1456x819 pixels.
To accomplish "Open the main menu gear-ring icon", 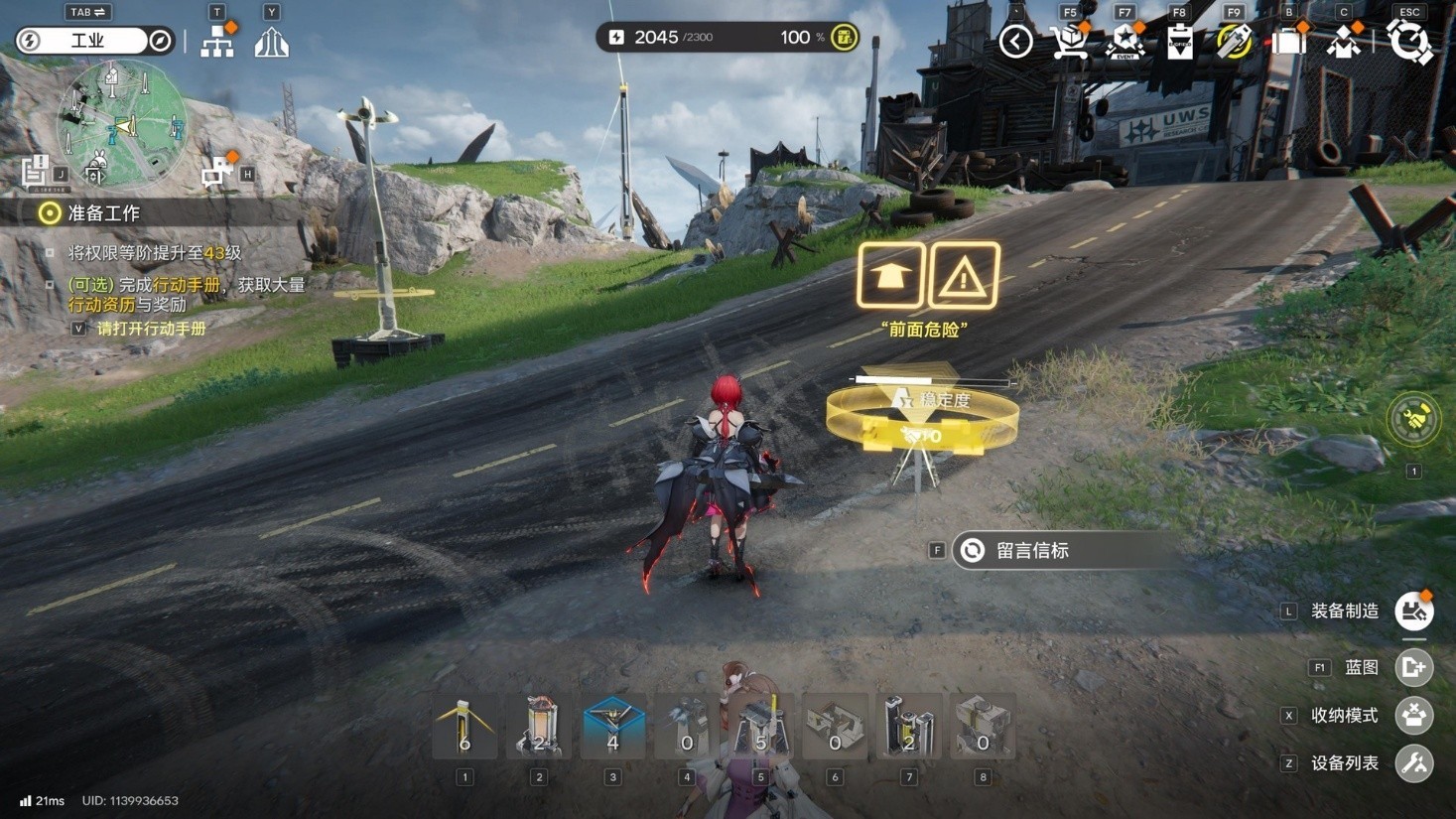I will [1409, 42].
